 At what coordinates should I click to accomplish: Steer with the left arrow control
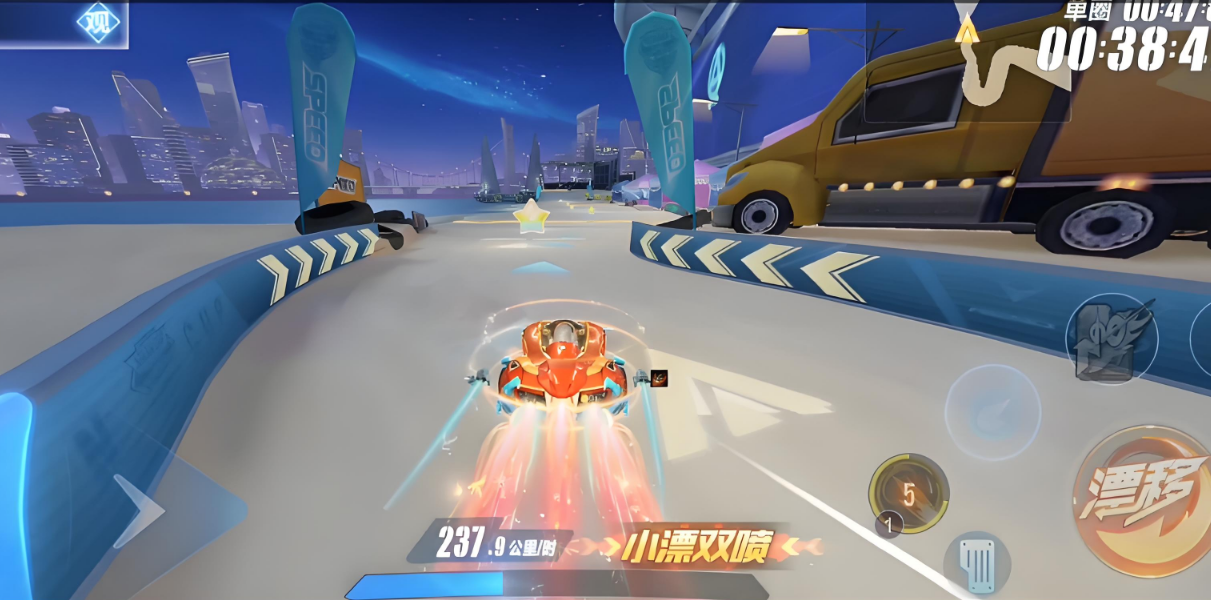coord(140,511)
